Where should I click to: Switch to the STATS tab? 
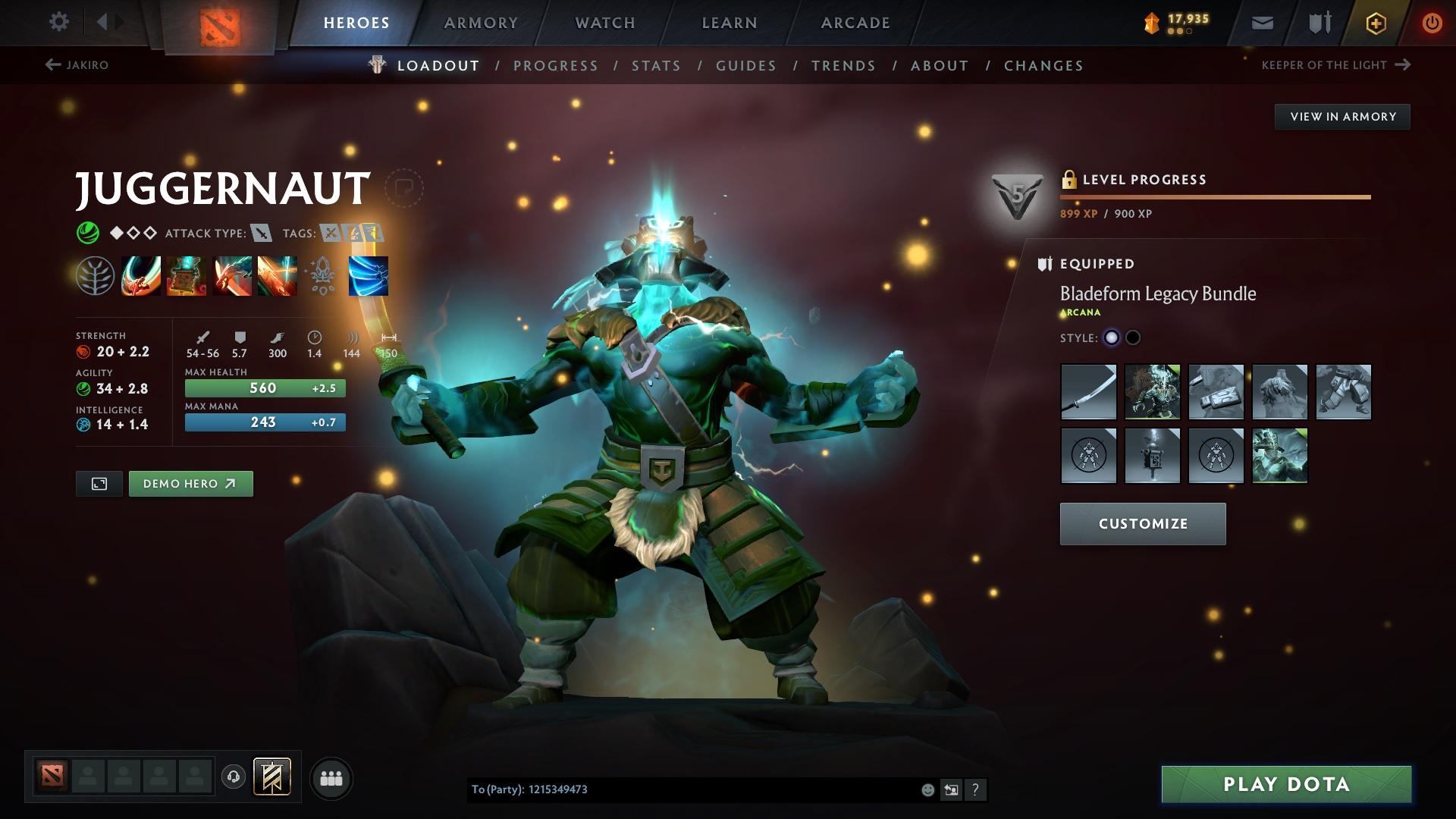(656, 65)
